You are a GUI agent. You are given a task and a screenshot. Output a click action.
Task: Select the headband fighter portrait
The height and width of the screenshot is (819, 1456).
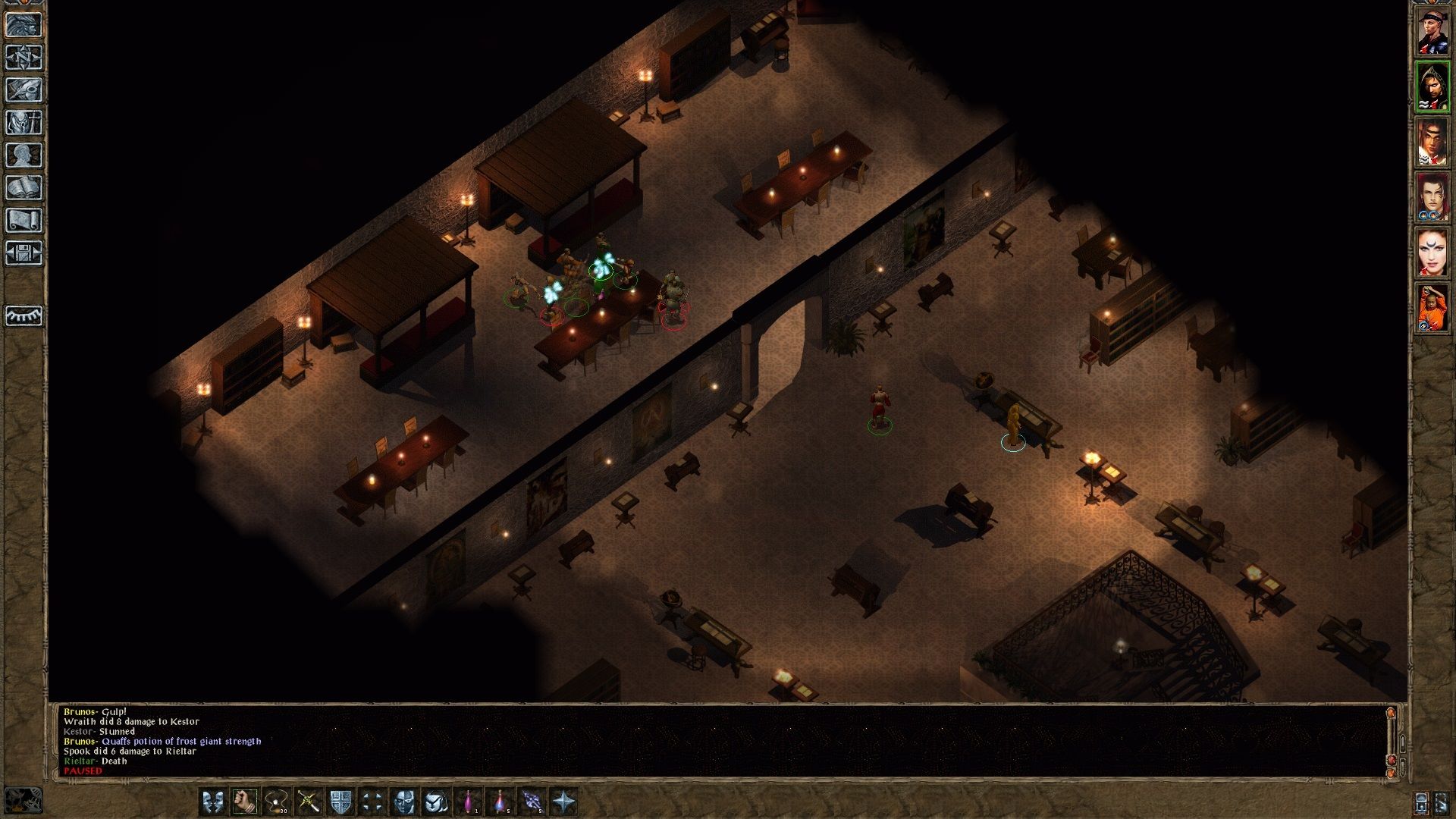pos(1432,33)
